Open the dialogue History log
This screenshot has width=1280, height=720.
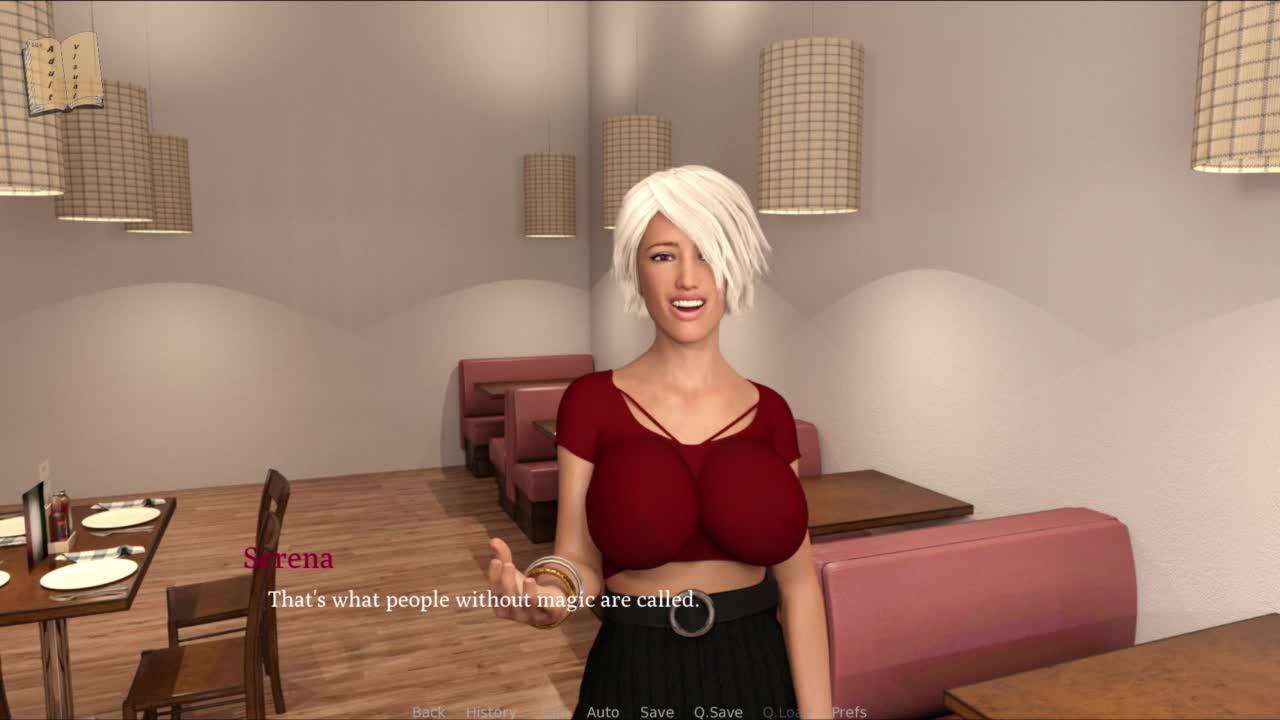[x=491, y=712]
